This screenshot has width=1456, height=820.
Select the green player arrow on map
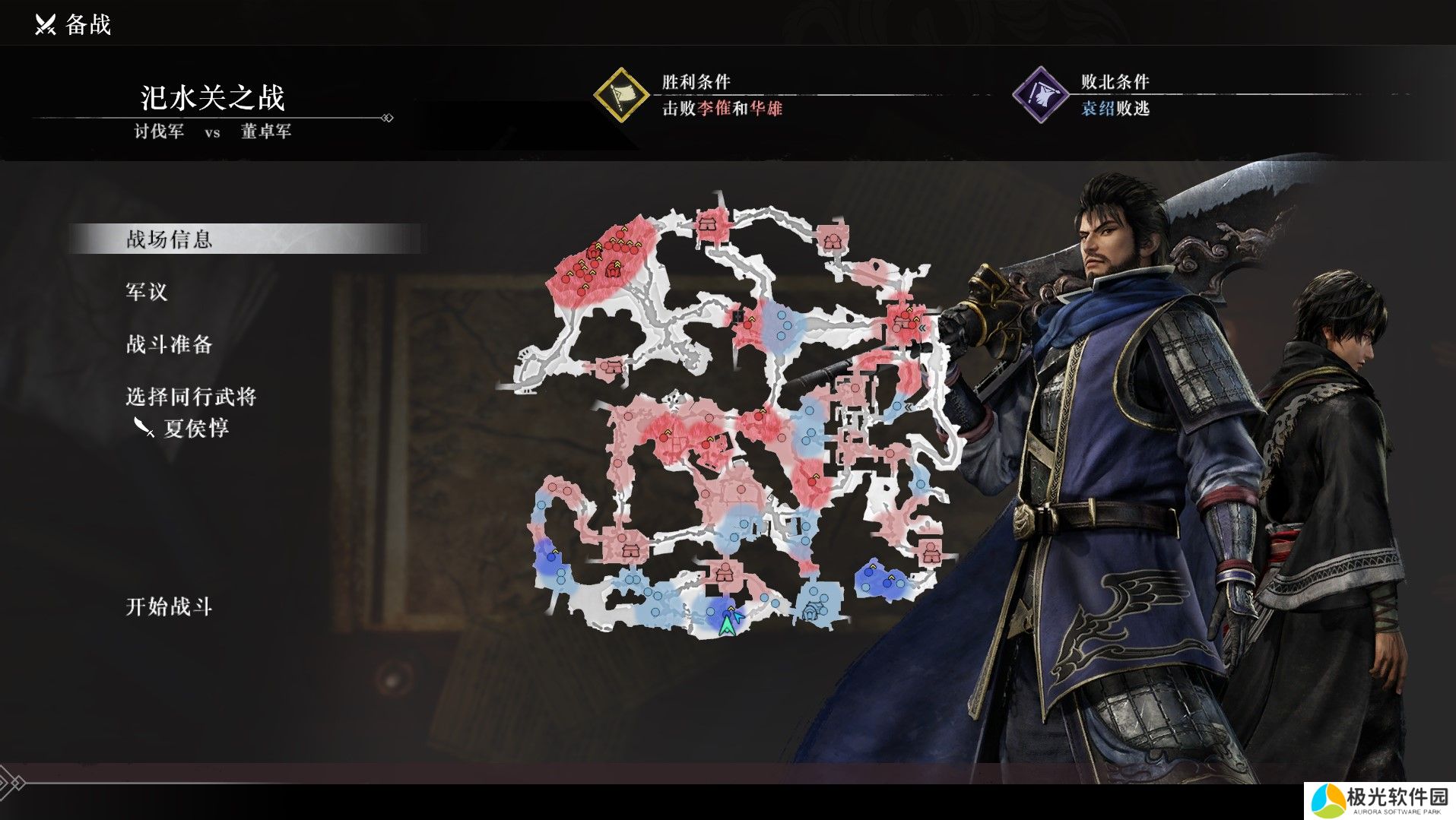click(728, 624)
